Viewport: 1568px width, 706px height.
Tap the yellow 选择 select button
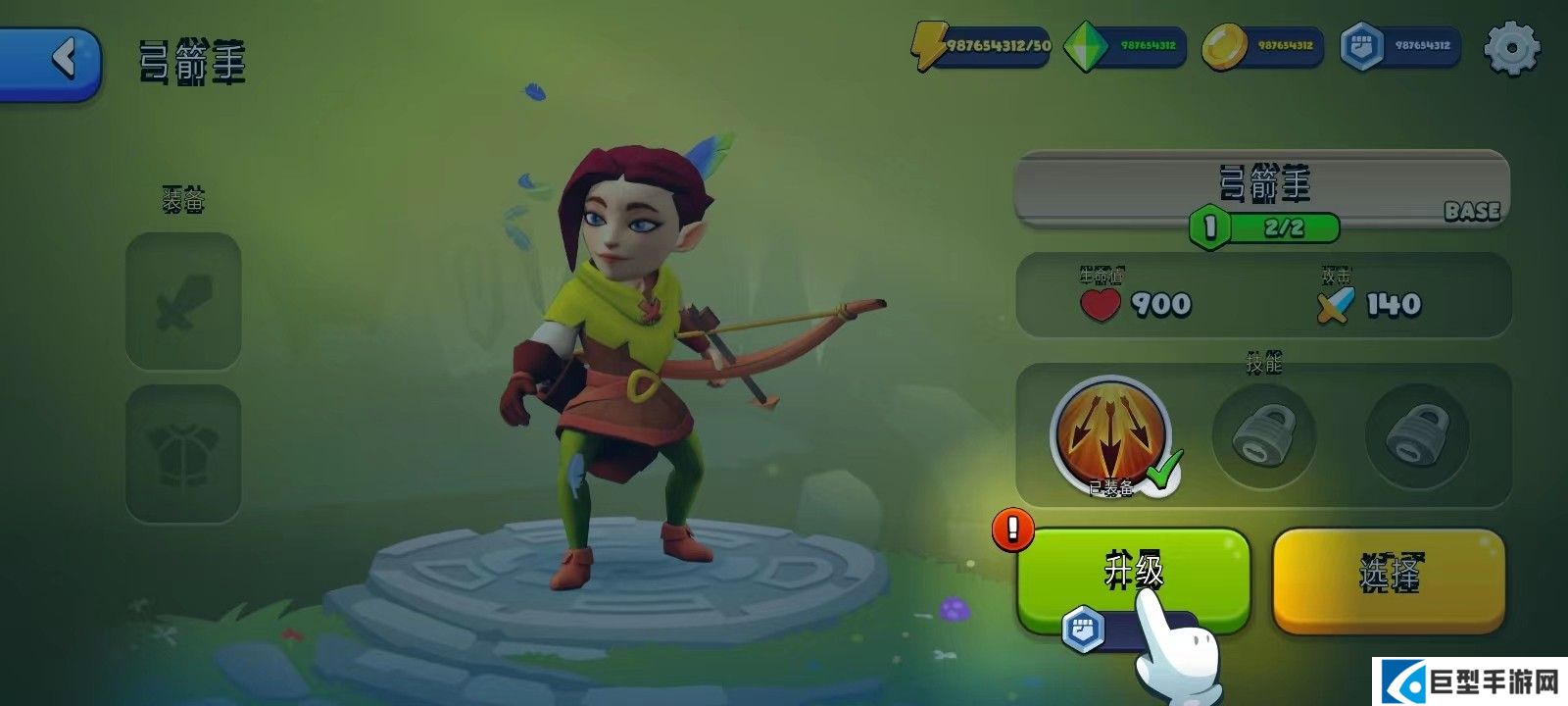[x=1389, y=577]
